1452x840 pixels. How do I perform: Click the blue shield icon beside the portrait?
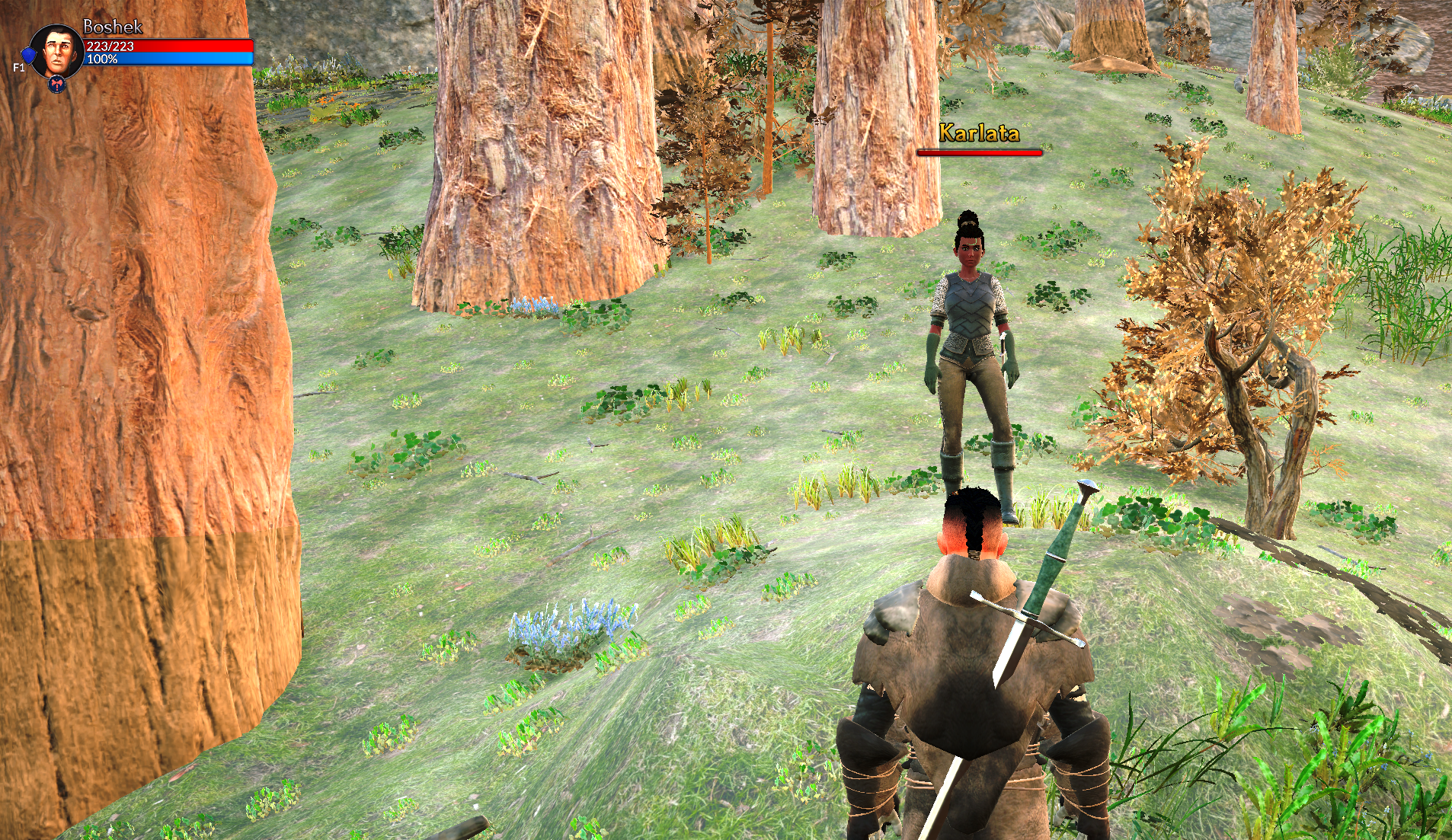pos(29,56)
